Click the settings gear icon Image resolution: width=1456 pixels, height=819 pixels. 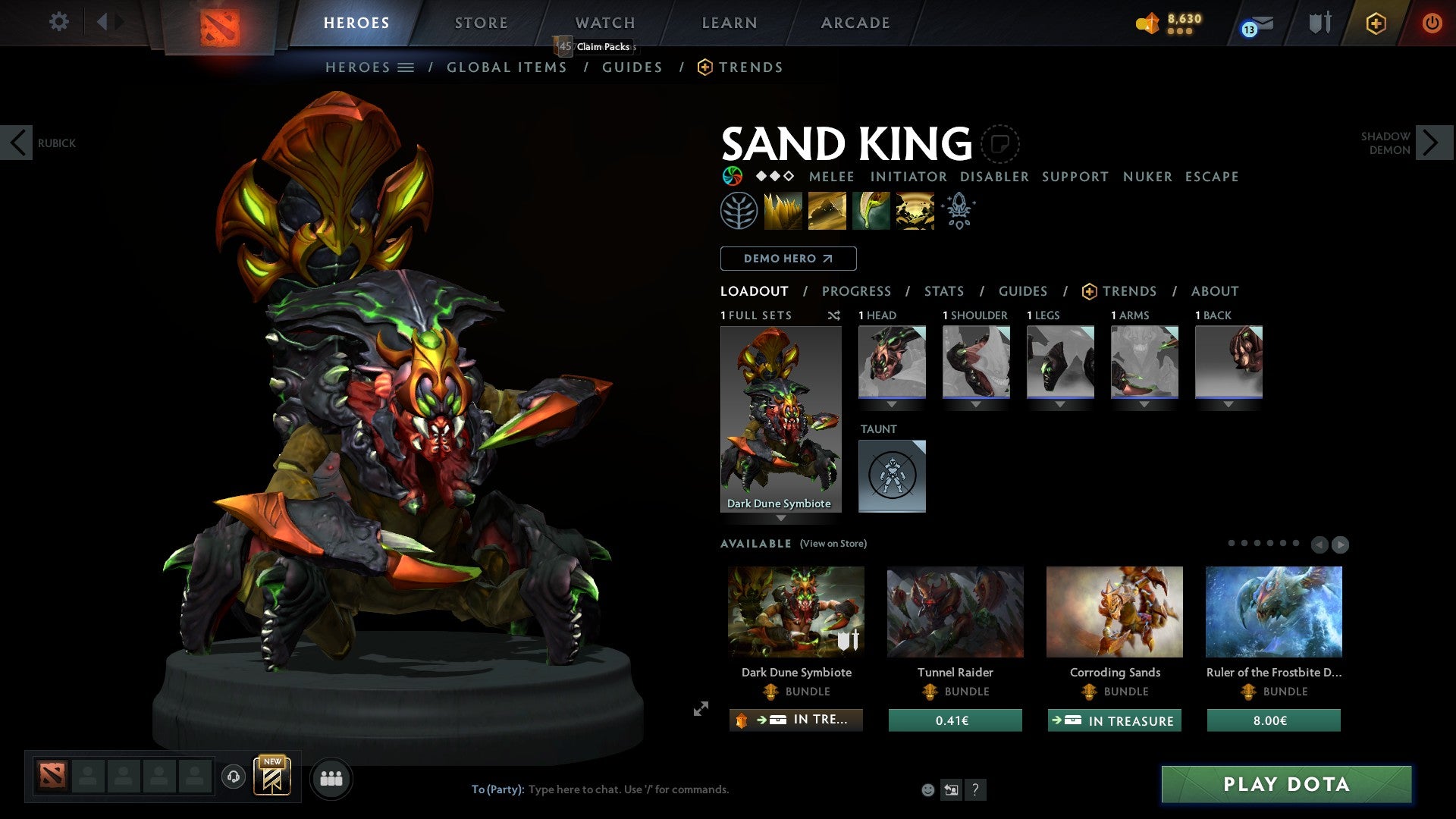(58, 22)
